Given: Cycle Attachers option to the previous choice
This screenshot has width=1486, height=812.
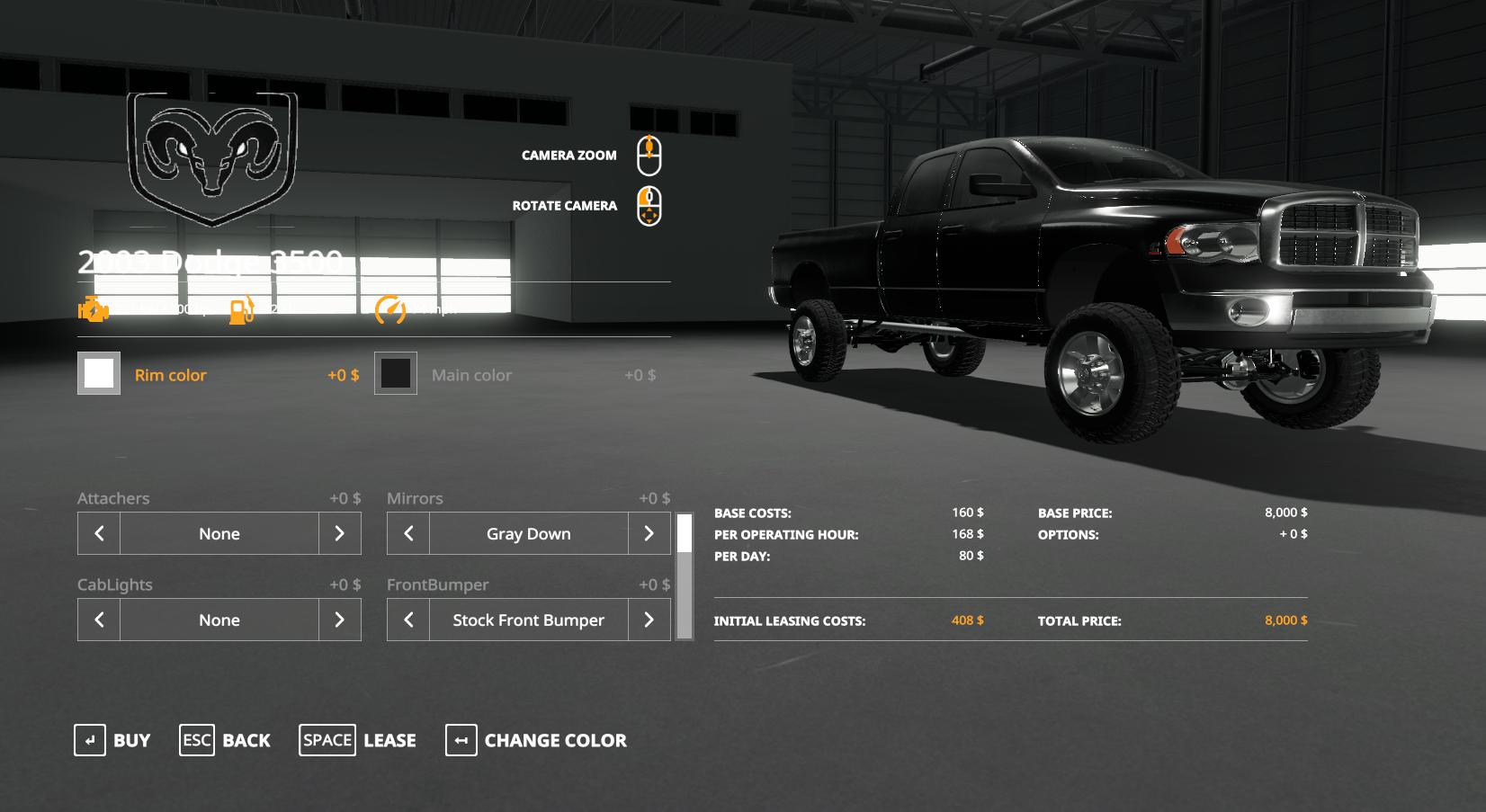Looking at the screenshot, I should tap(99, 533).
